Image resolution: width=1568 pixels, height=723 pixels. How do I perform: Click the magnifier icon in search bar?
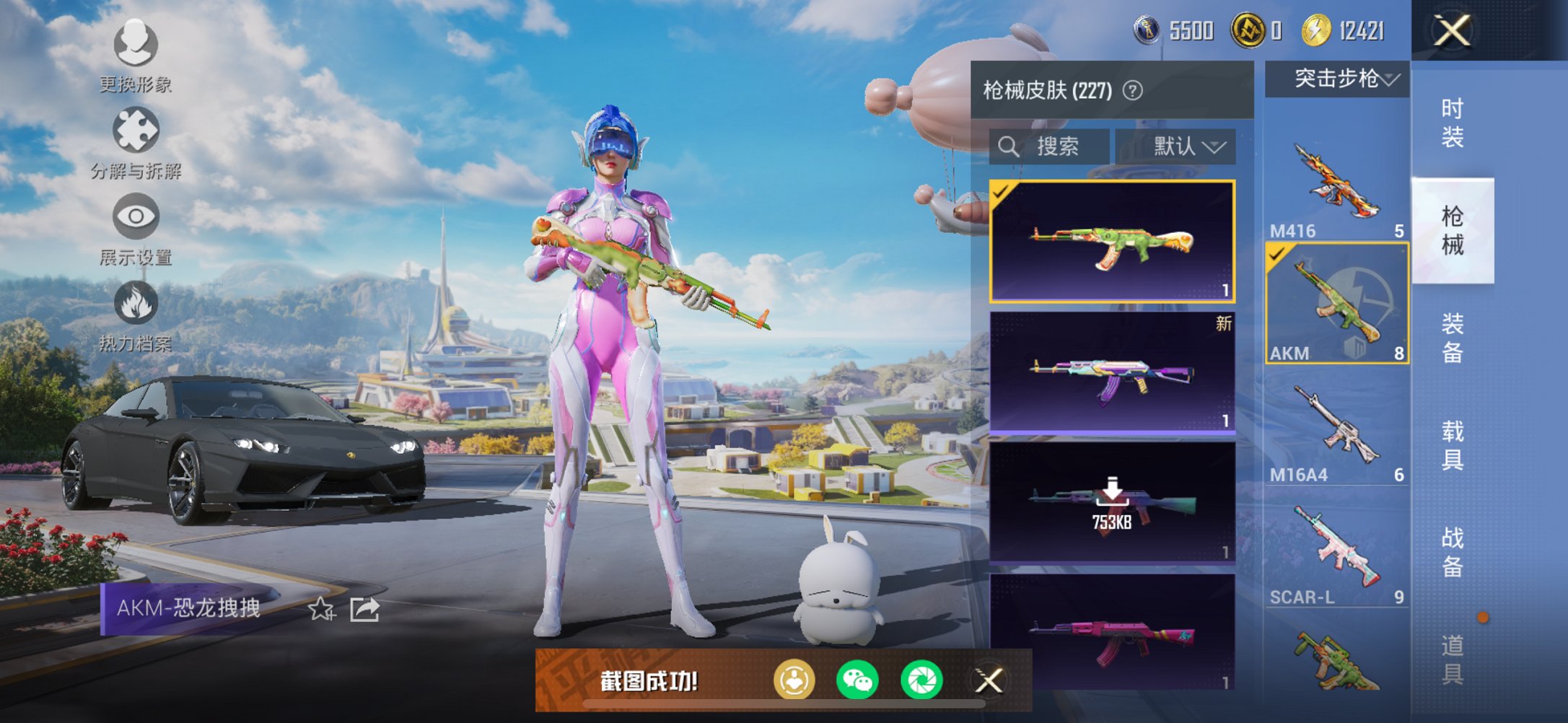click(x=1009, y=146)
